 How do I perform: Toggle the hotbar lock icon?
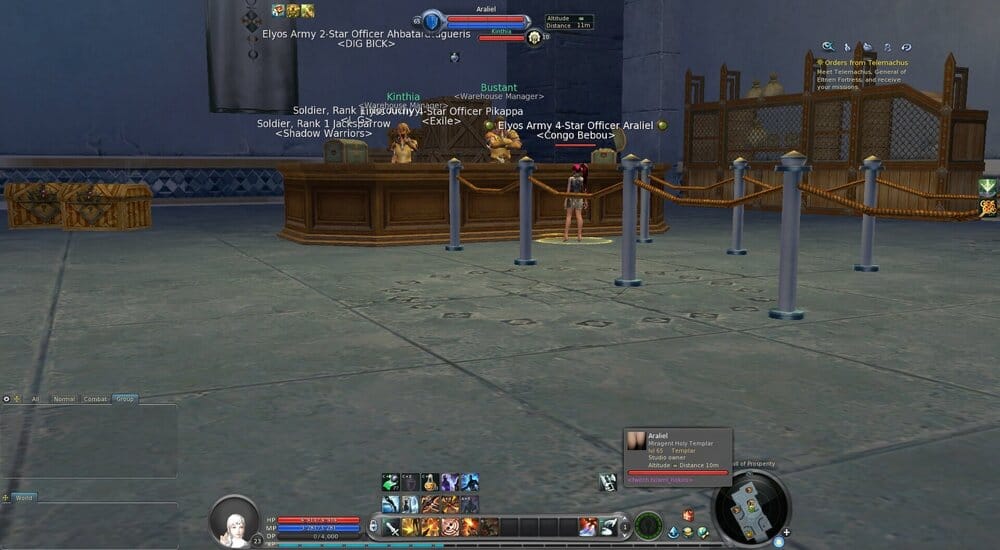tap(374, 527)
